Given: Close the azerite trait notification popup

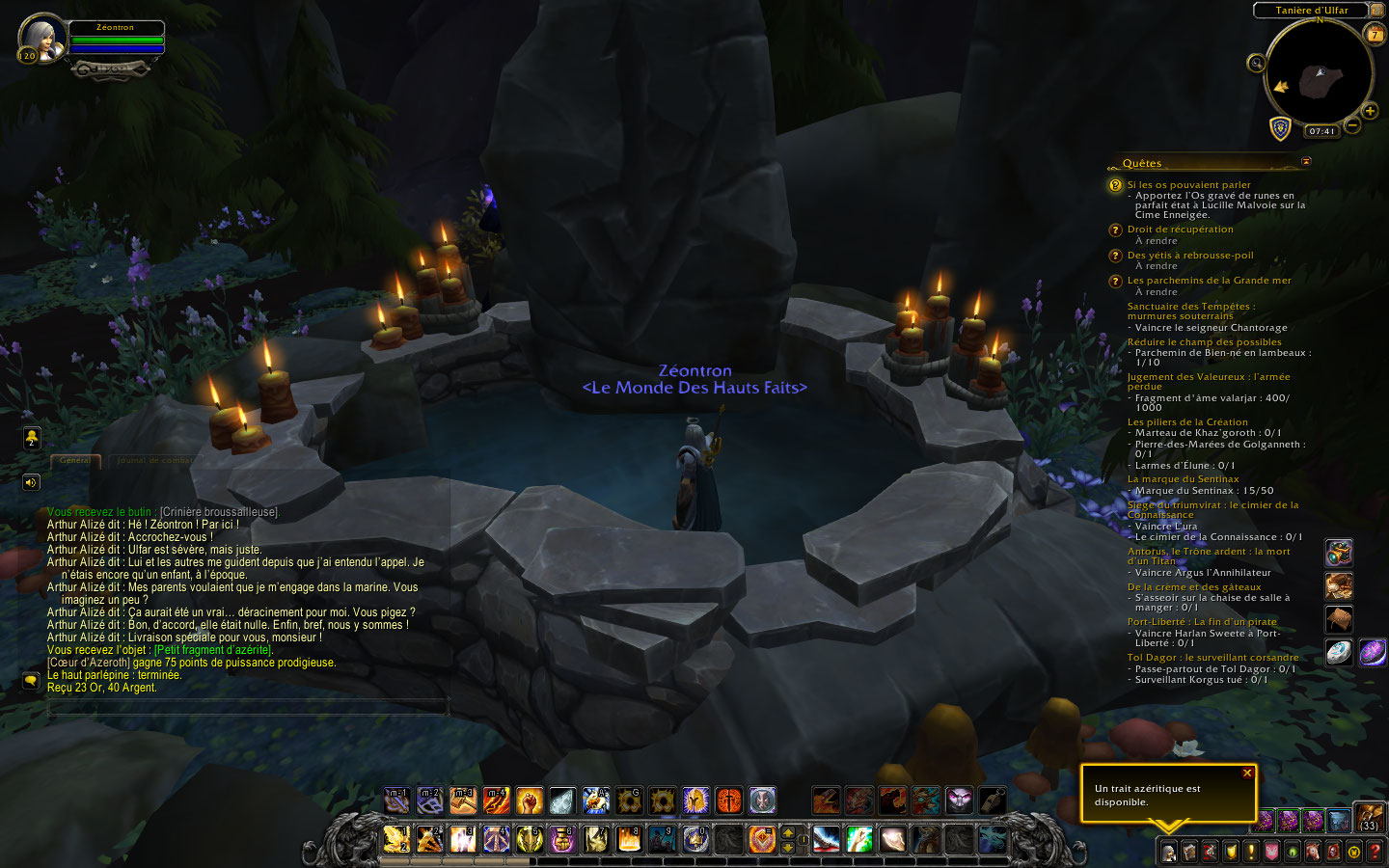Looking at the screenshot, I should [x=1247, y=773].
